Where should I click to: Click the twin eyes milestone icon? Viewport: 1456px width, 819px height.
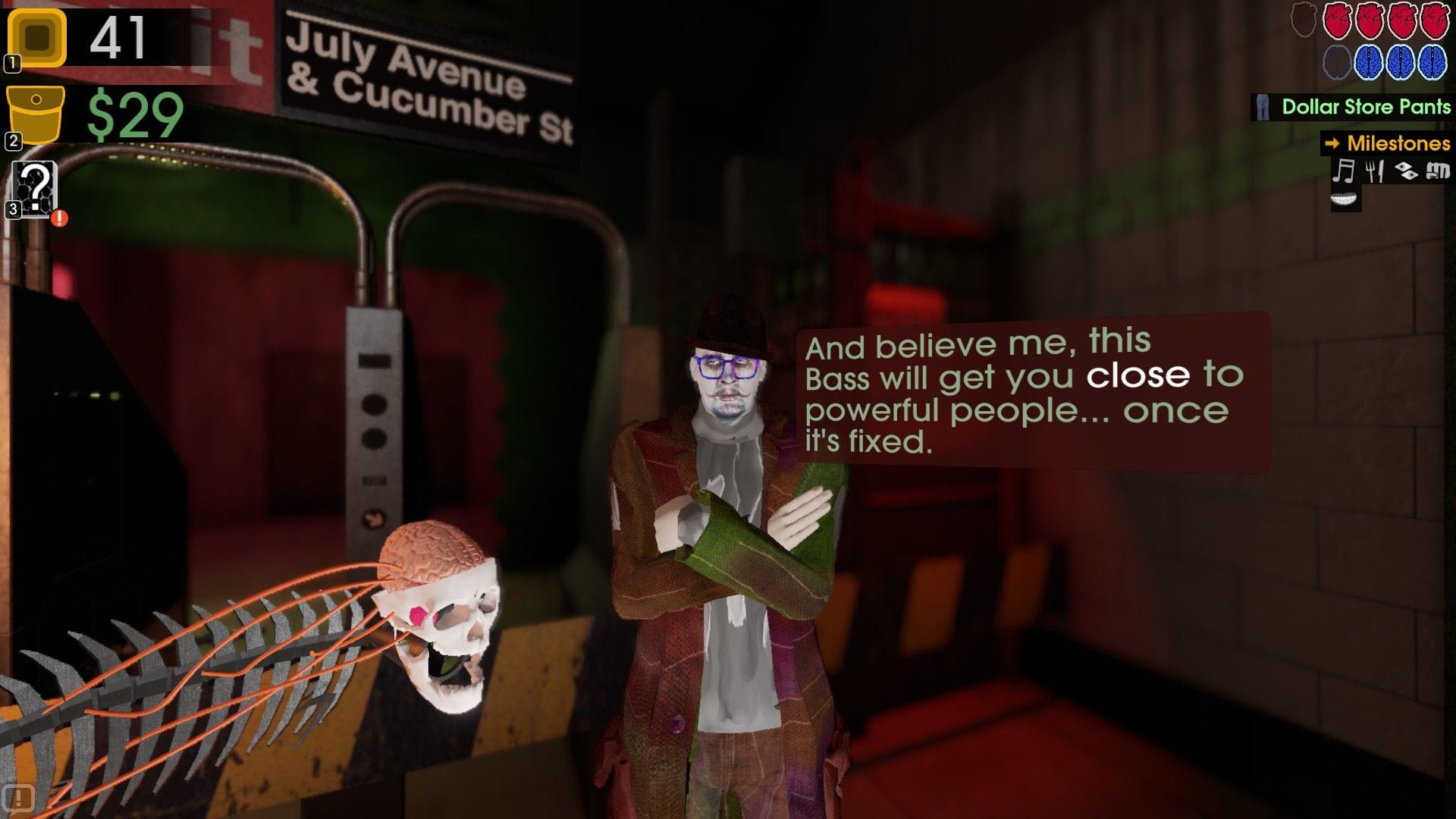tap(1406, 170)
